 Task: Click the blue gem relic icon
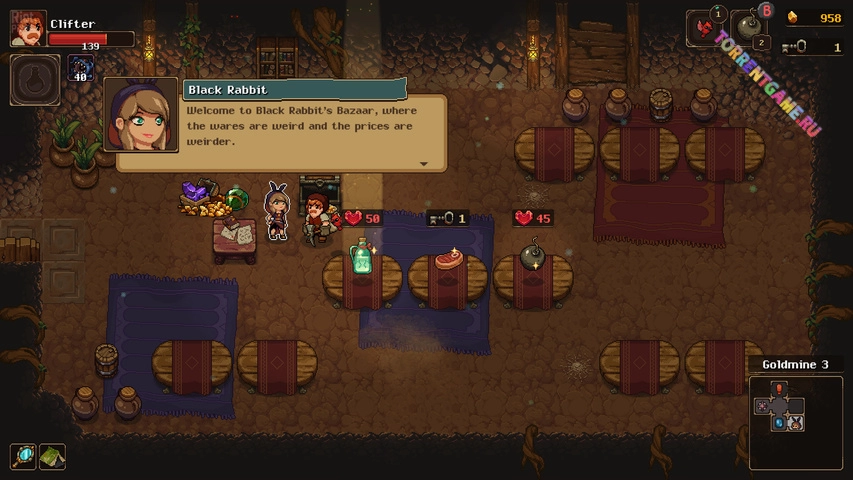(x=24, y=457)
